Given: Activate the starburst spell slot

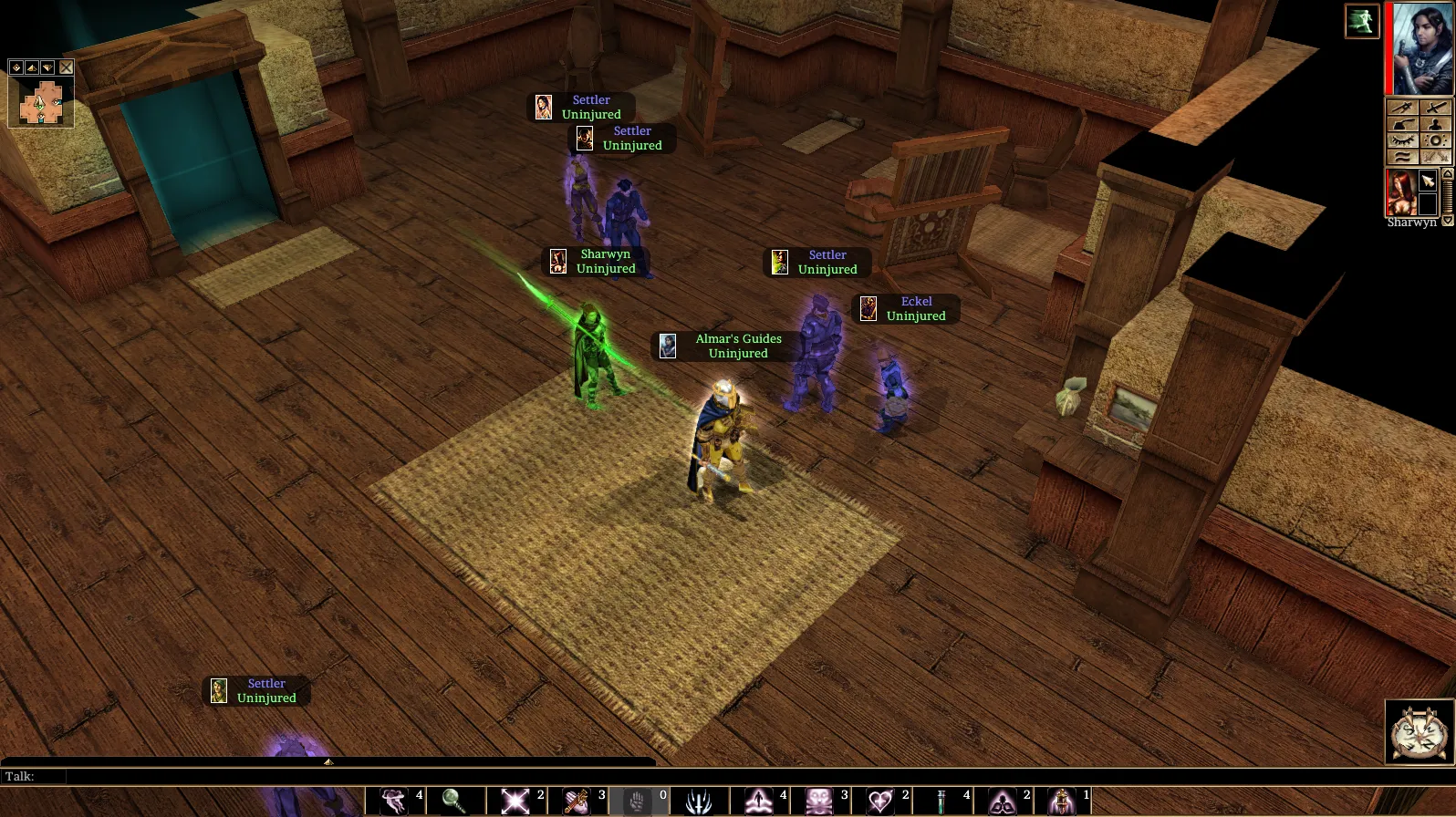Looking at the screenshot, I should click(x=515, y=801).
